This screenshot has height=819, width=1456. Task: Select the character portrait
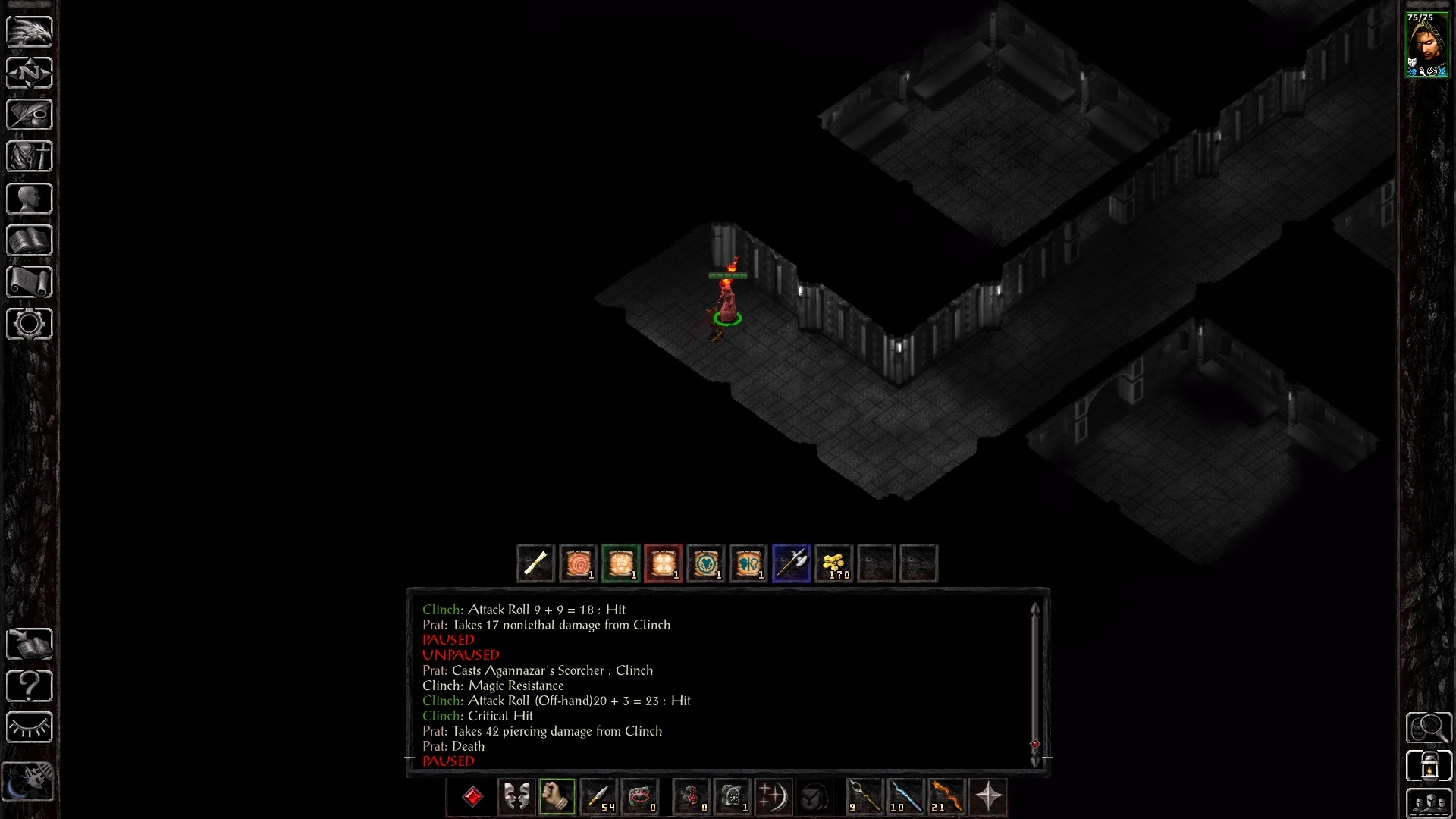tap(1427, 44)
